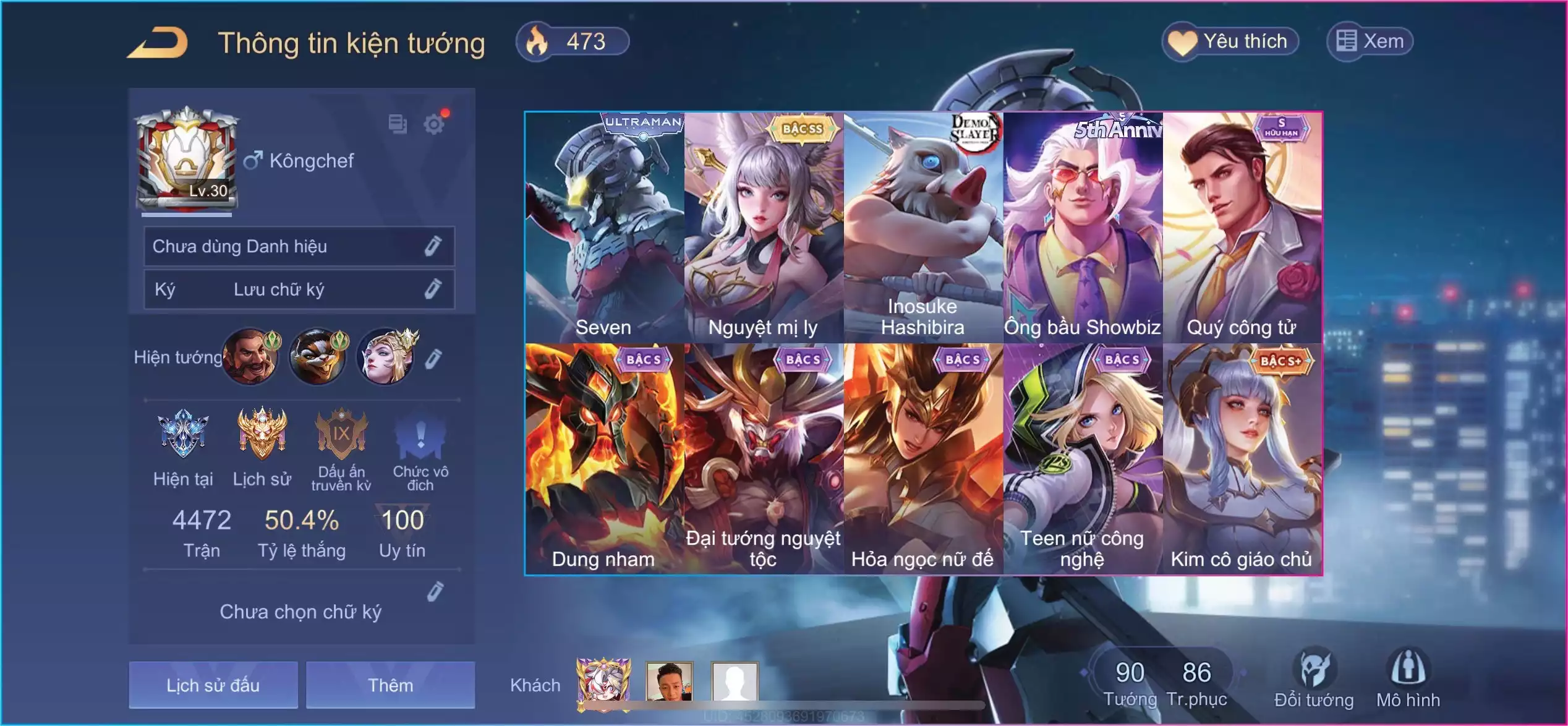Select the Seven Ultraman skin card

[x=604, y=227]
